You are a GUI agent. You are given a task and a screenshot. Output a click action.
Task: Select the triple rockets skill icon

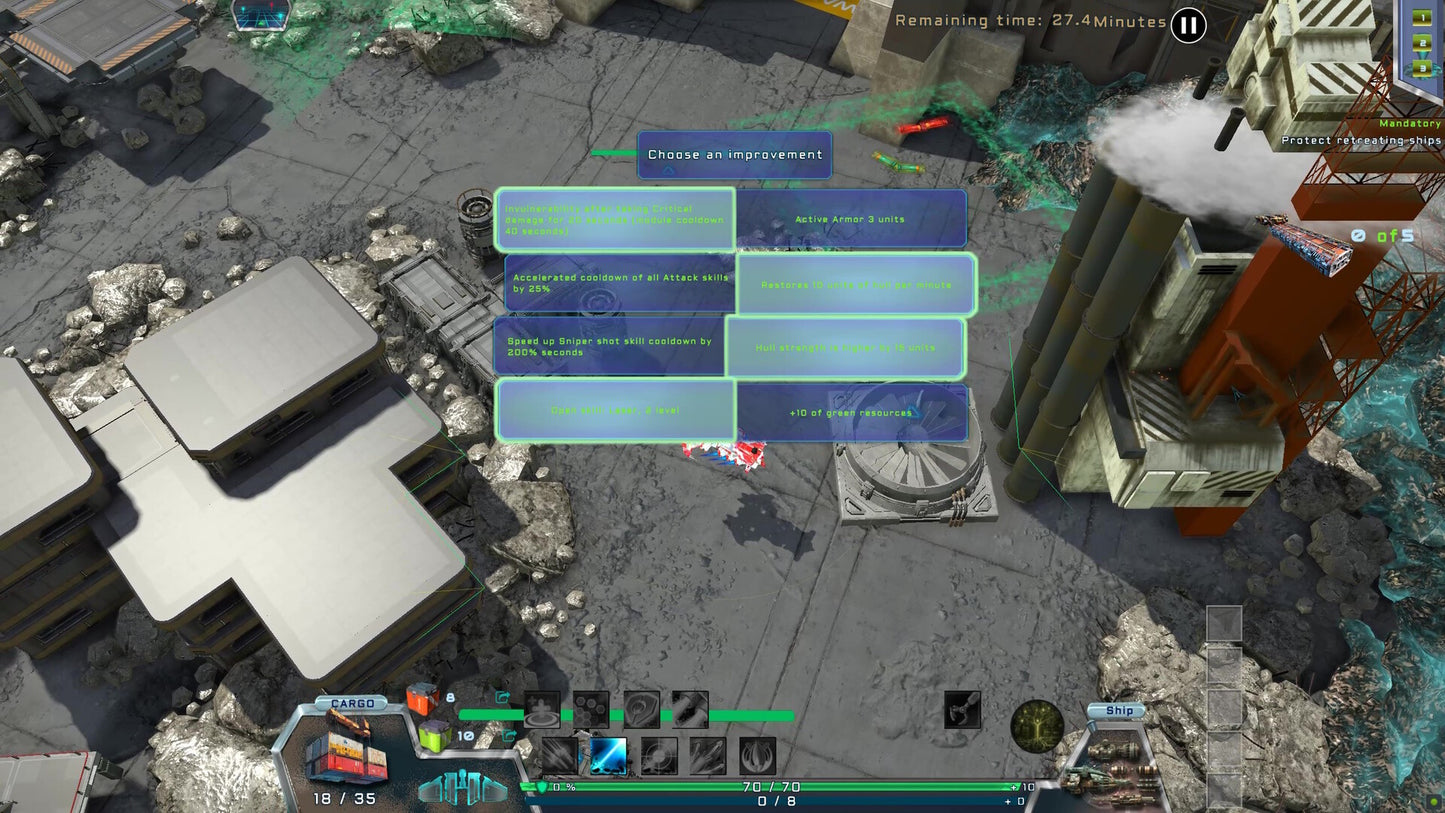click(708, 756)
